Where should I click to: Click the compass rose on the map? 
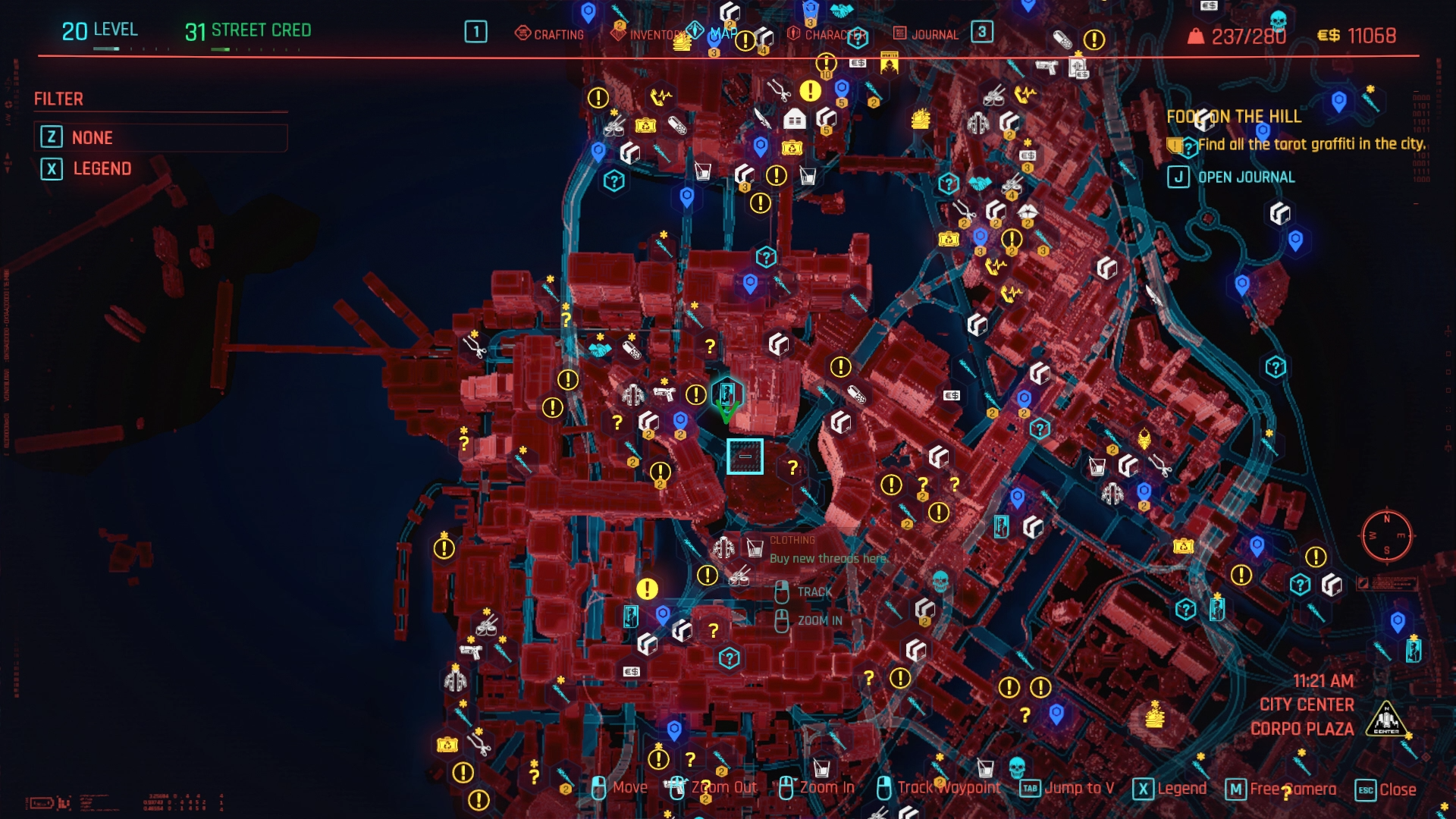(x=1386, y=535)
